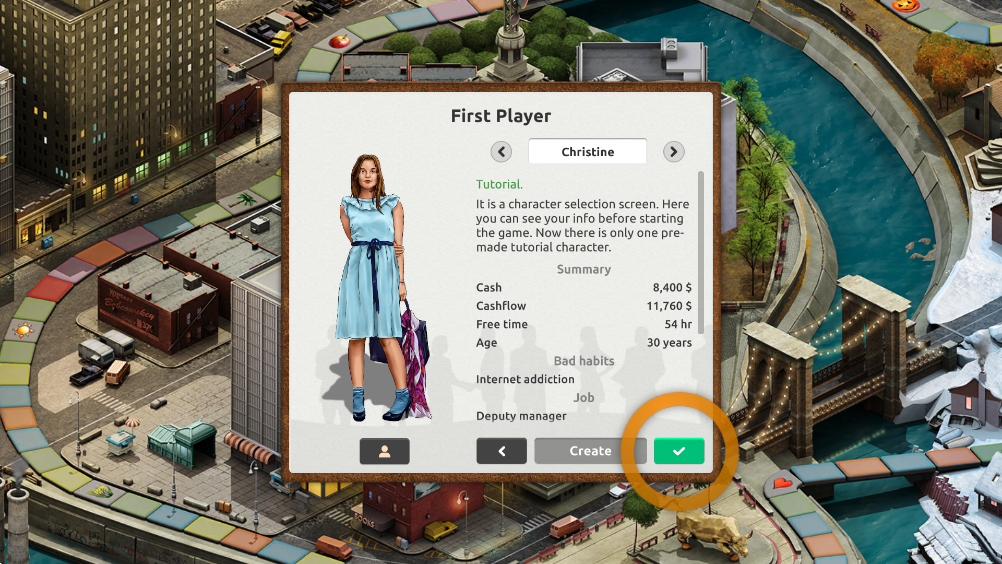This screenshot has height=564, width=1002.
Task: Confirm character with the green checkmark button
Action: coord(679,451)
